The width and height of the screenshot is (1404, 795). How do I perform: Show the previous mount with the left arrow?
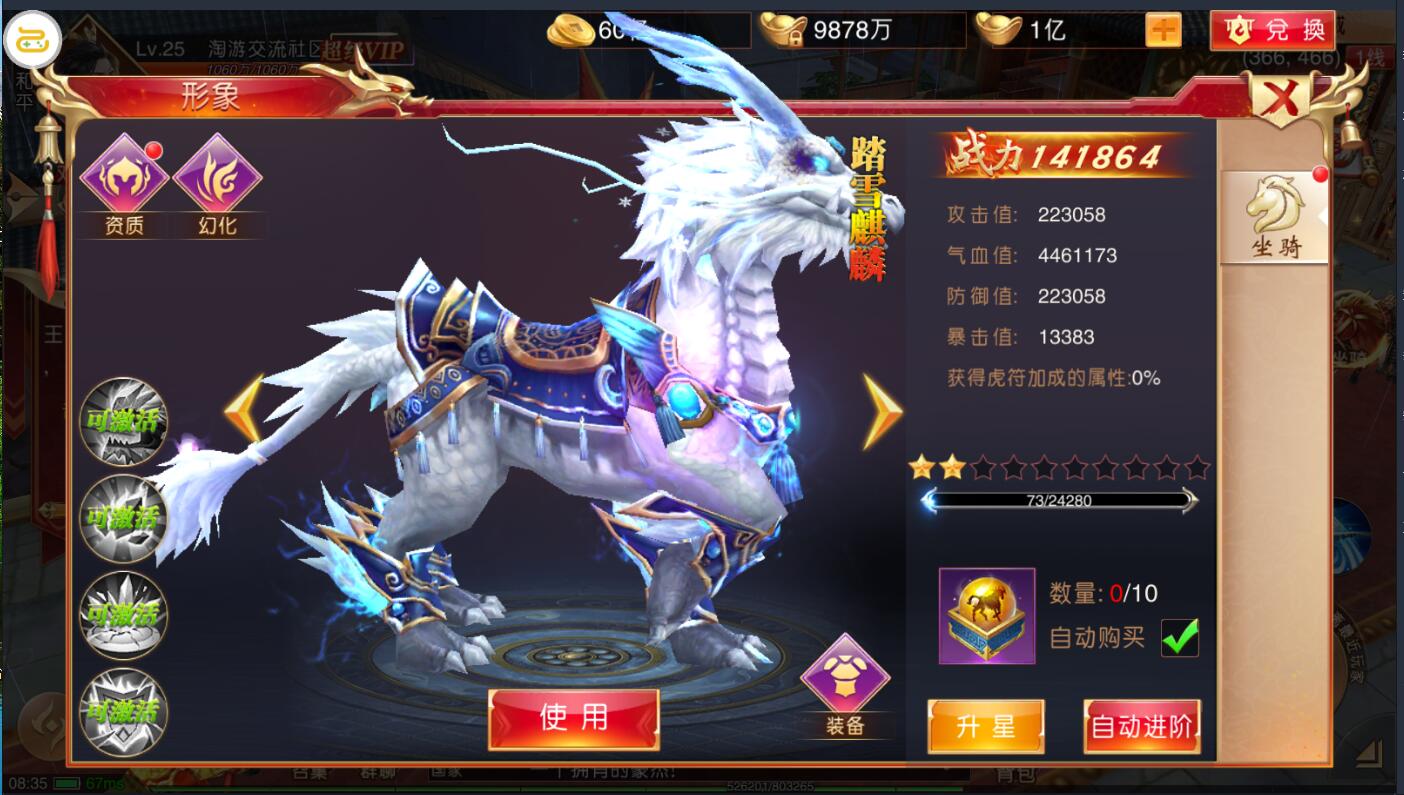244,410
